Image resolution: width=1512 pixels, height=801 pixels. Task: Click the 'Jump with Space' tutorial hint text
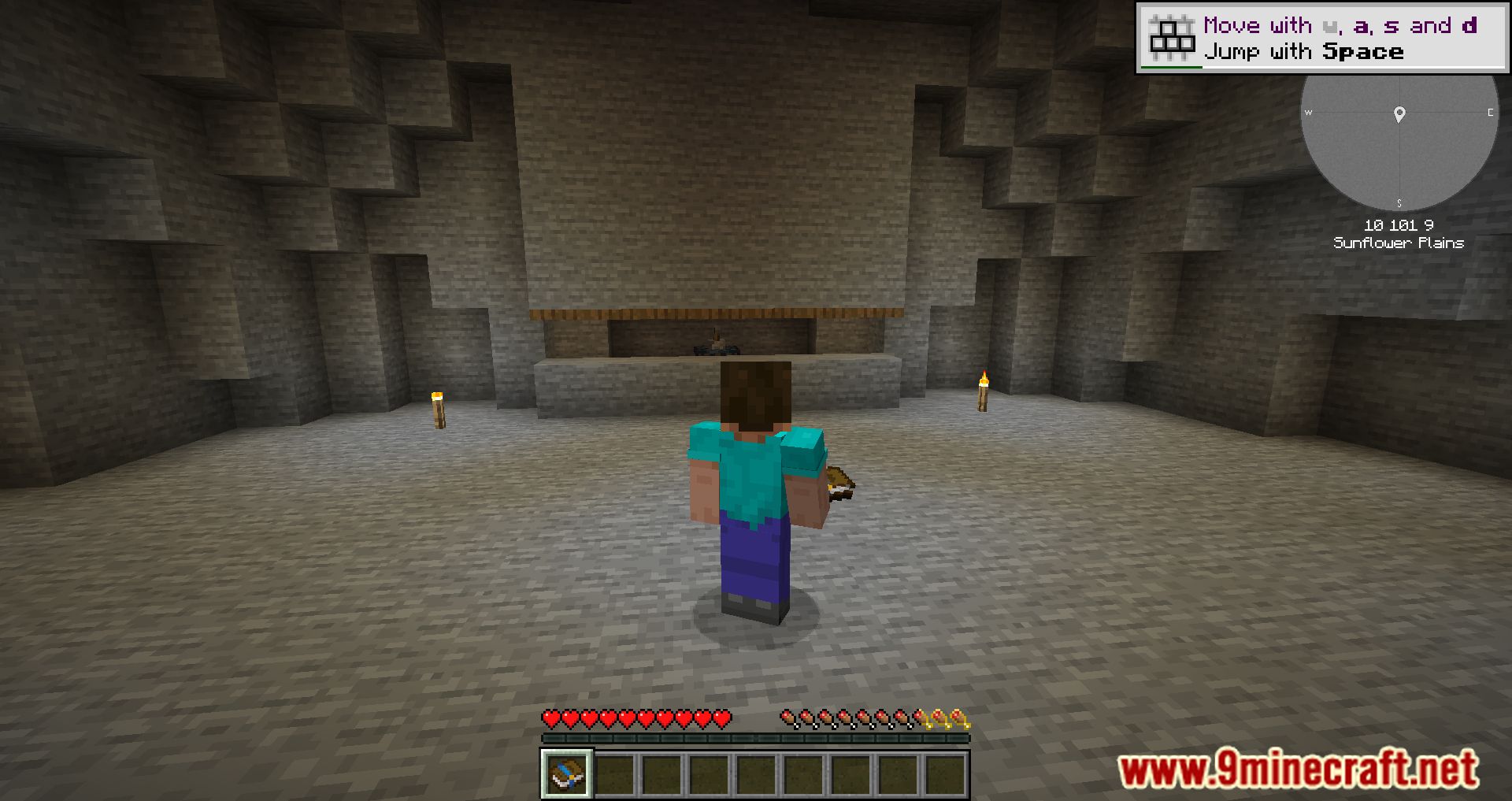click(1303, 52)
